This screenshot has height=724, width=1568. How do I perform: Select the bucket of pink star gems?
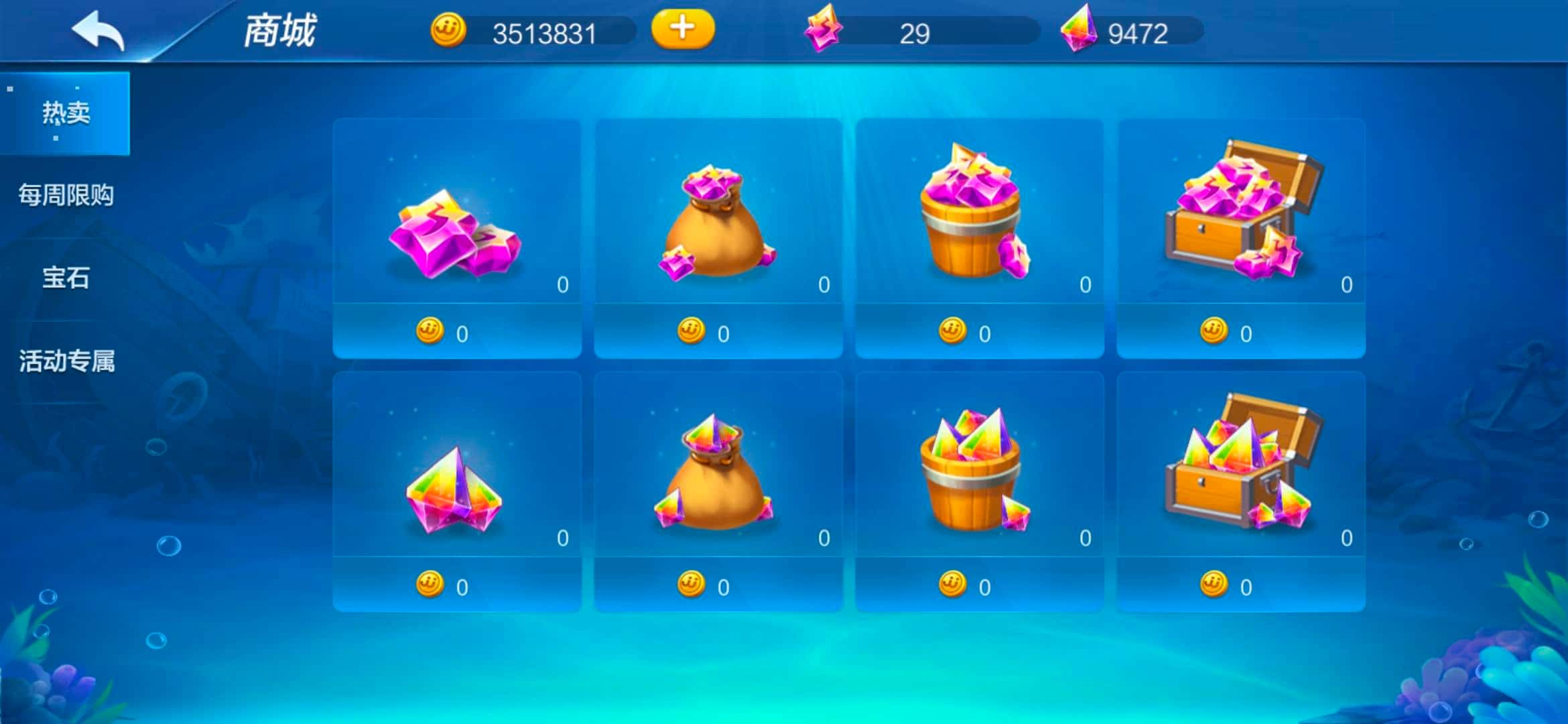point(979,238)
